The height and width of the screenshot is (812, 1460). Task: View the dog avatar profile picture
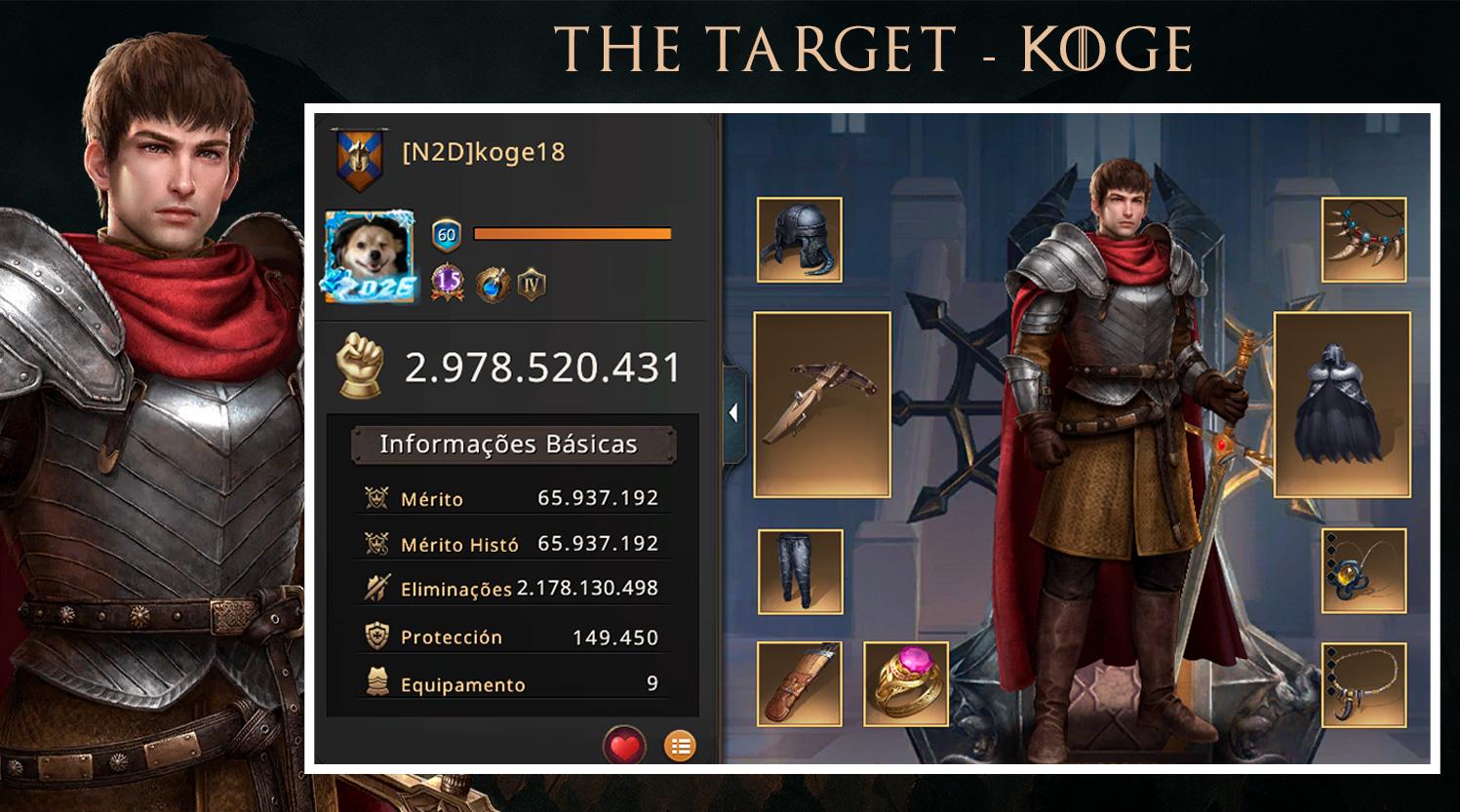point(370,256)
